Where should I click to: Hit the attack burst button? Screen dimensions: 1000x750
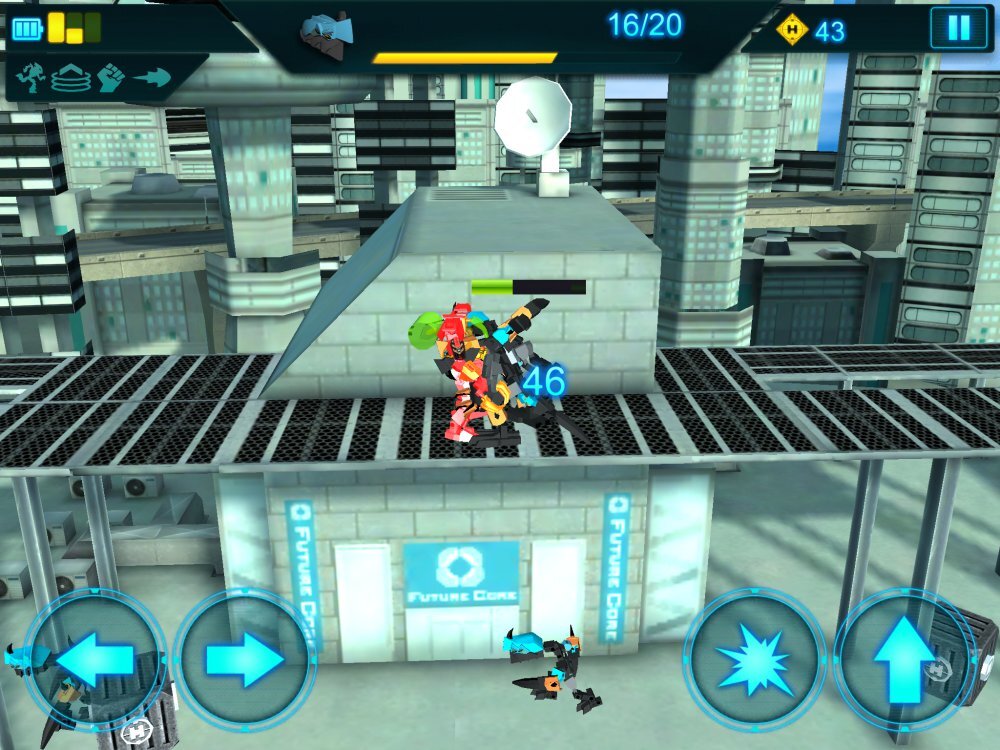(x=754, y=659)
